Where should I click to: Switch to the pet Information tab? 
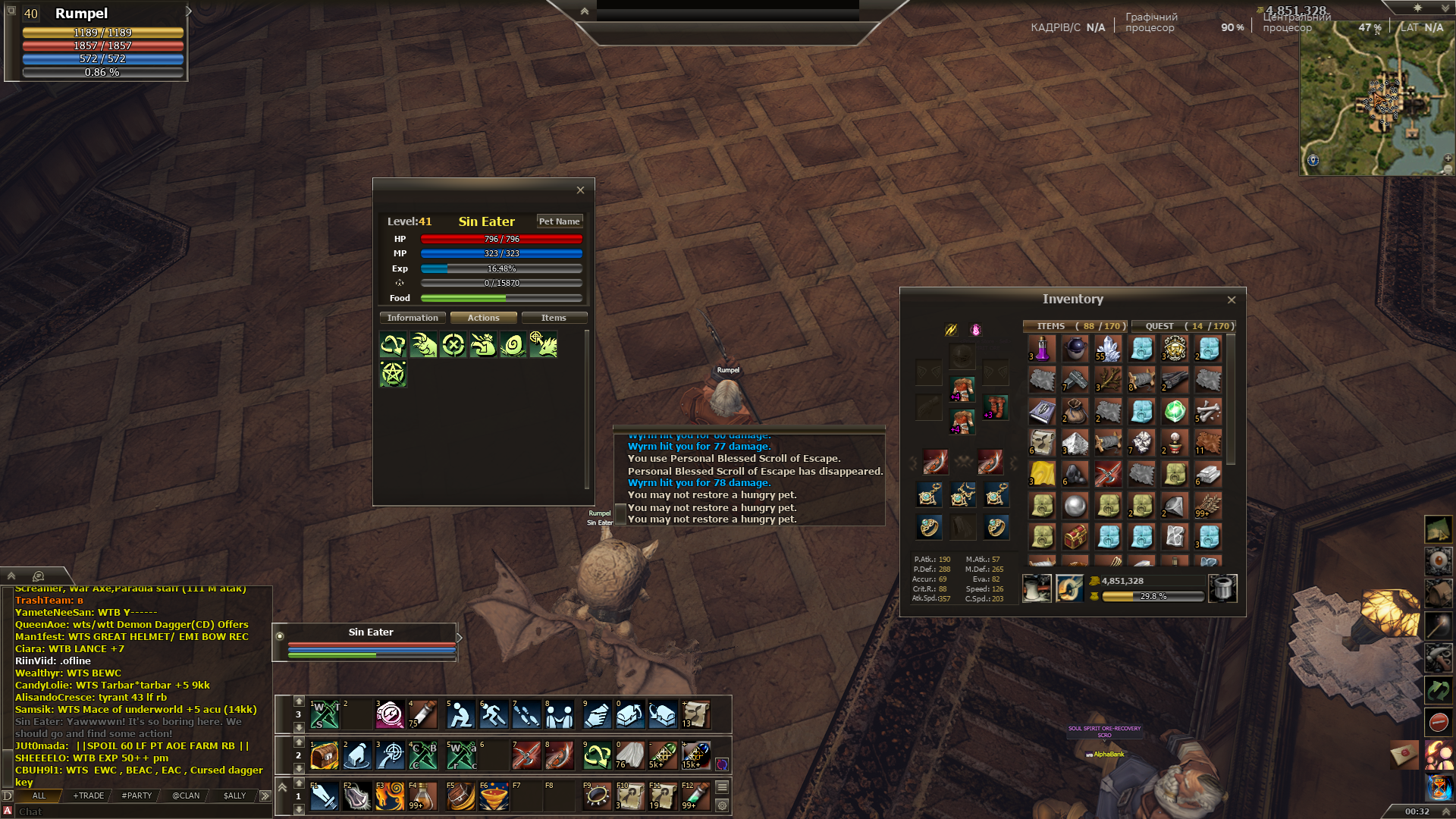pos(413,318)
